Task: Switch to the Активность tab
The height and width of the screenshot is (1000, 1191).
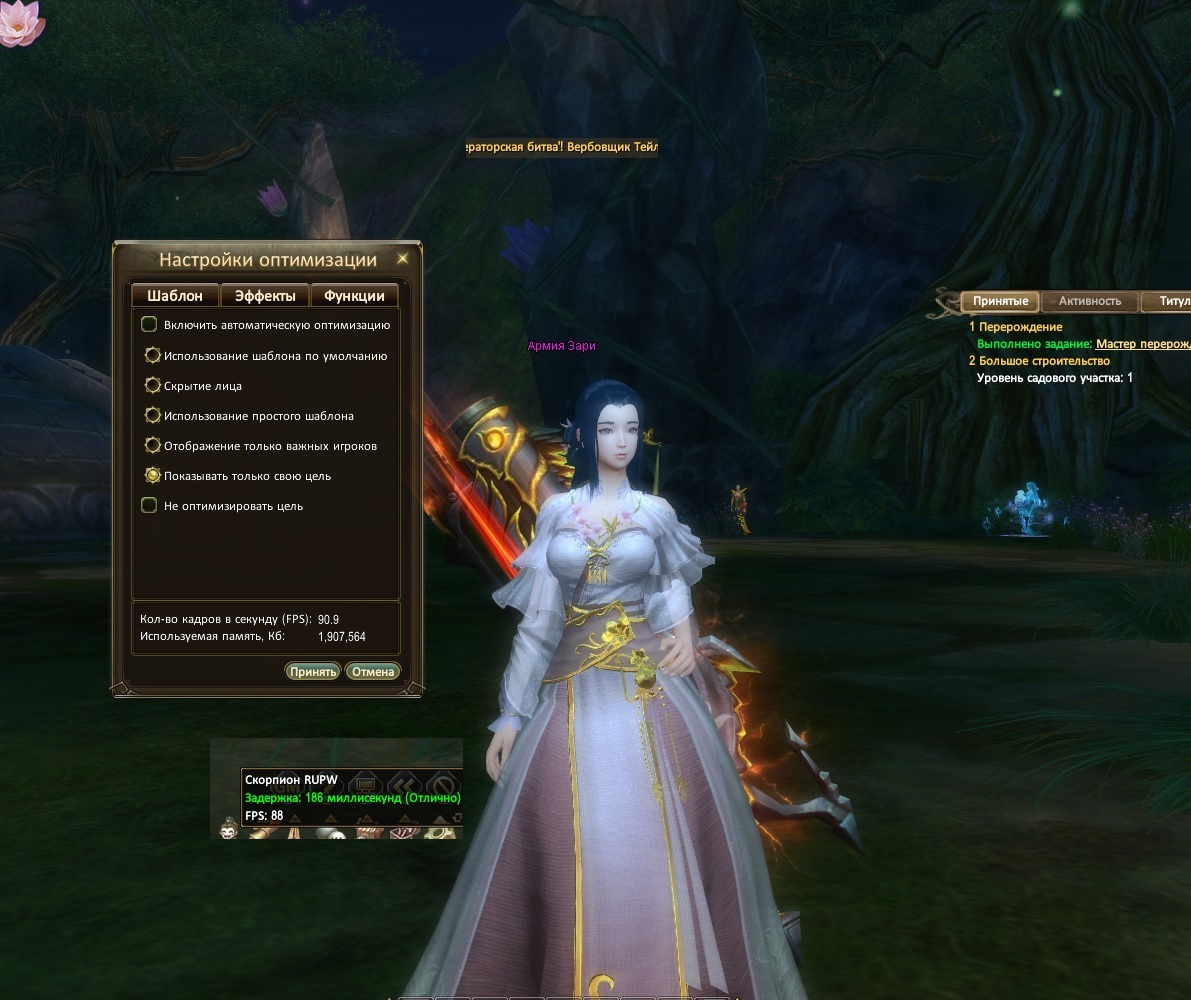Action: tap(1090, 301)
